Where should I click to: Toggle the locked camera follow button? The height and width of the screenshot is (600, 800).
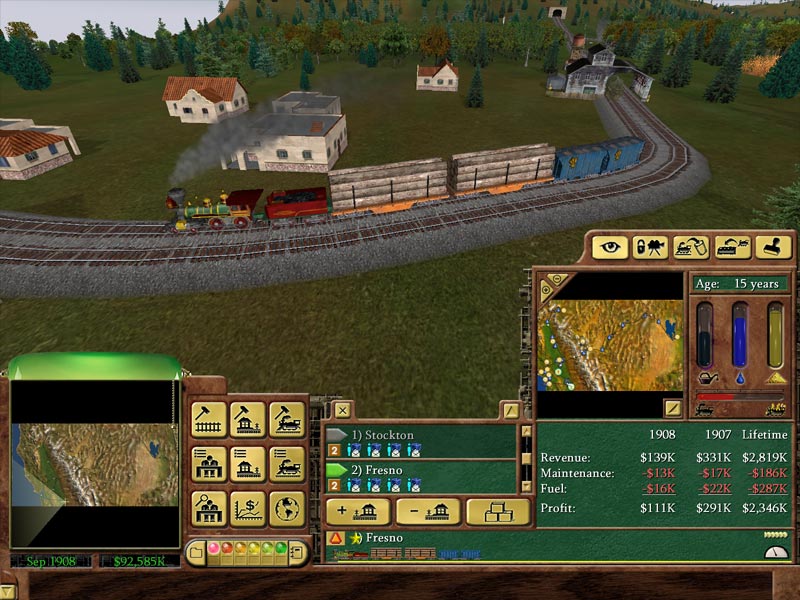click(650, 247)
